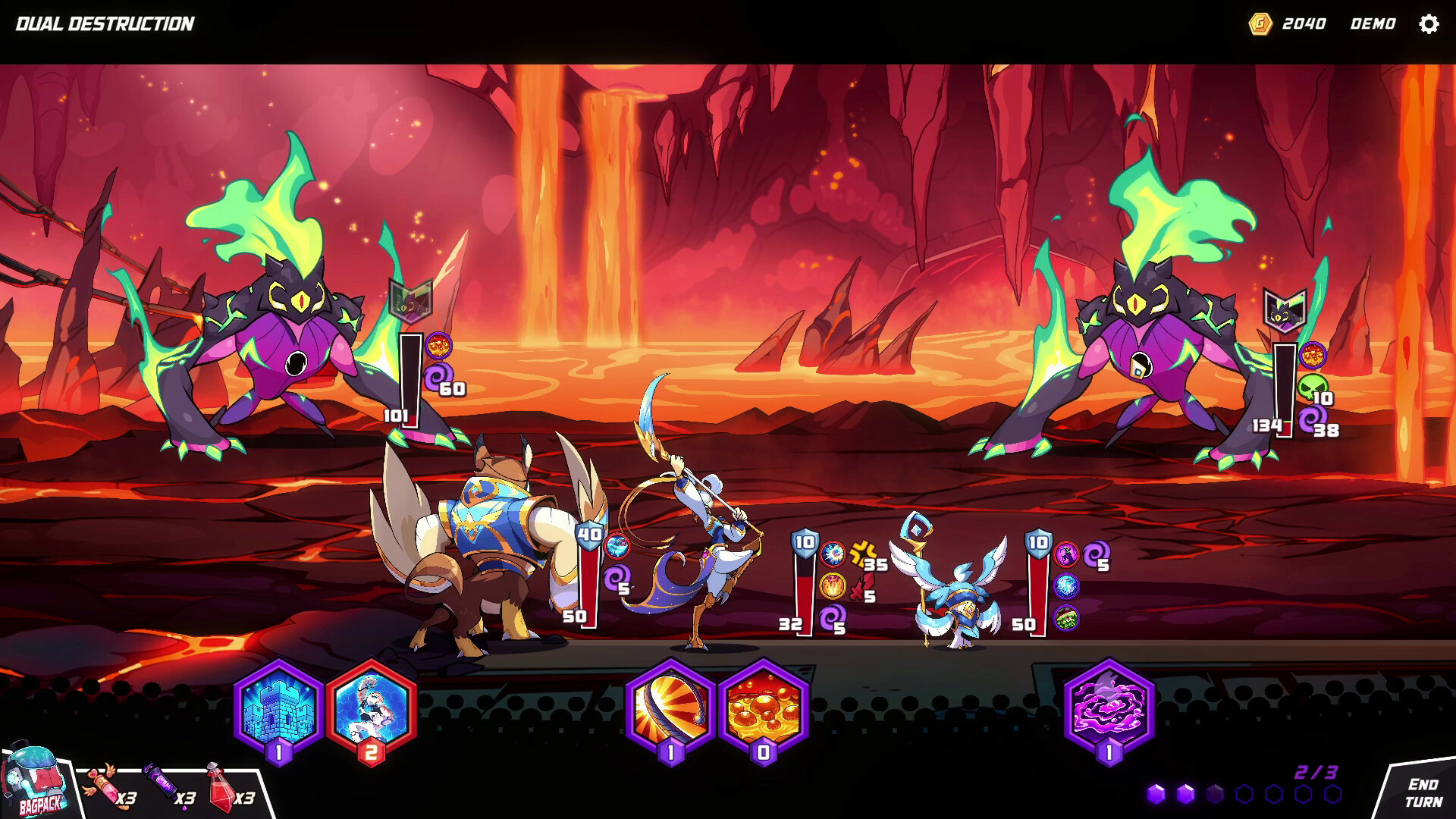Inspect the right enemy's intent banner icon
This screenshot has width=1456, height=819.
[1284, 309]
